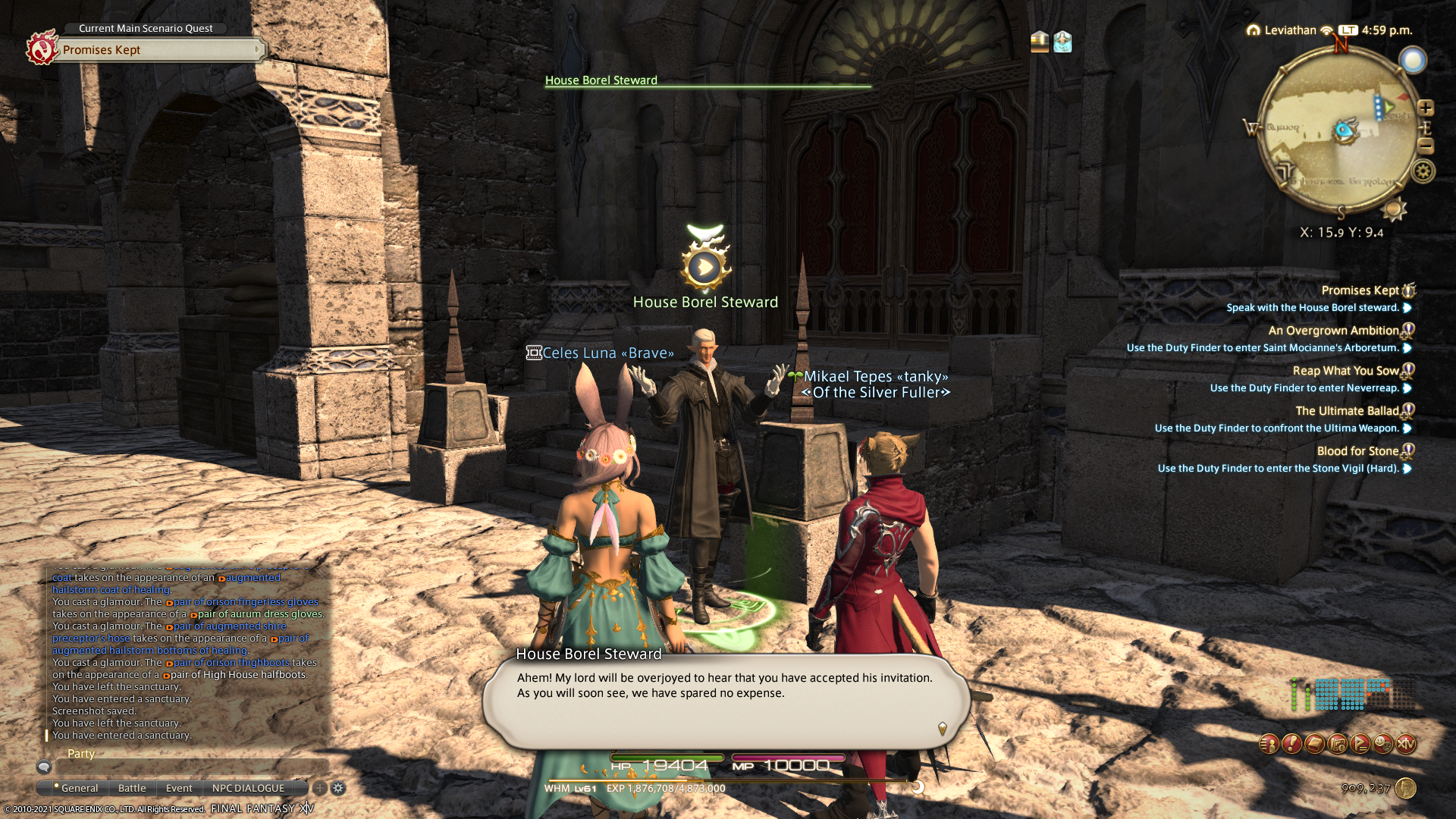Switch to the NPC DIALOGUE chat tab

[x=248, y=788]
